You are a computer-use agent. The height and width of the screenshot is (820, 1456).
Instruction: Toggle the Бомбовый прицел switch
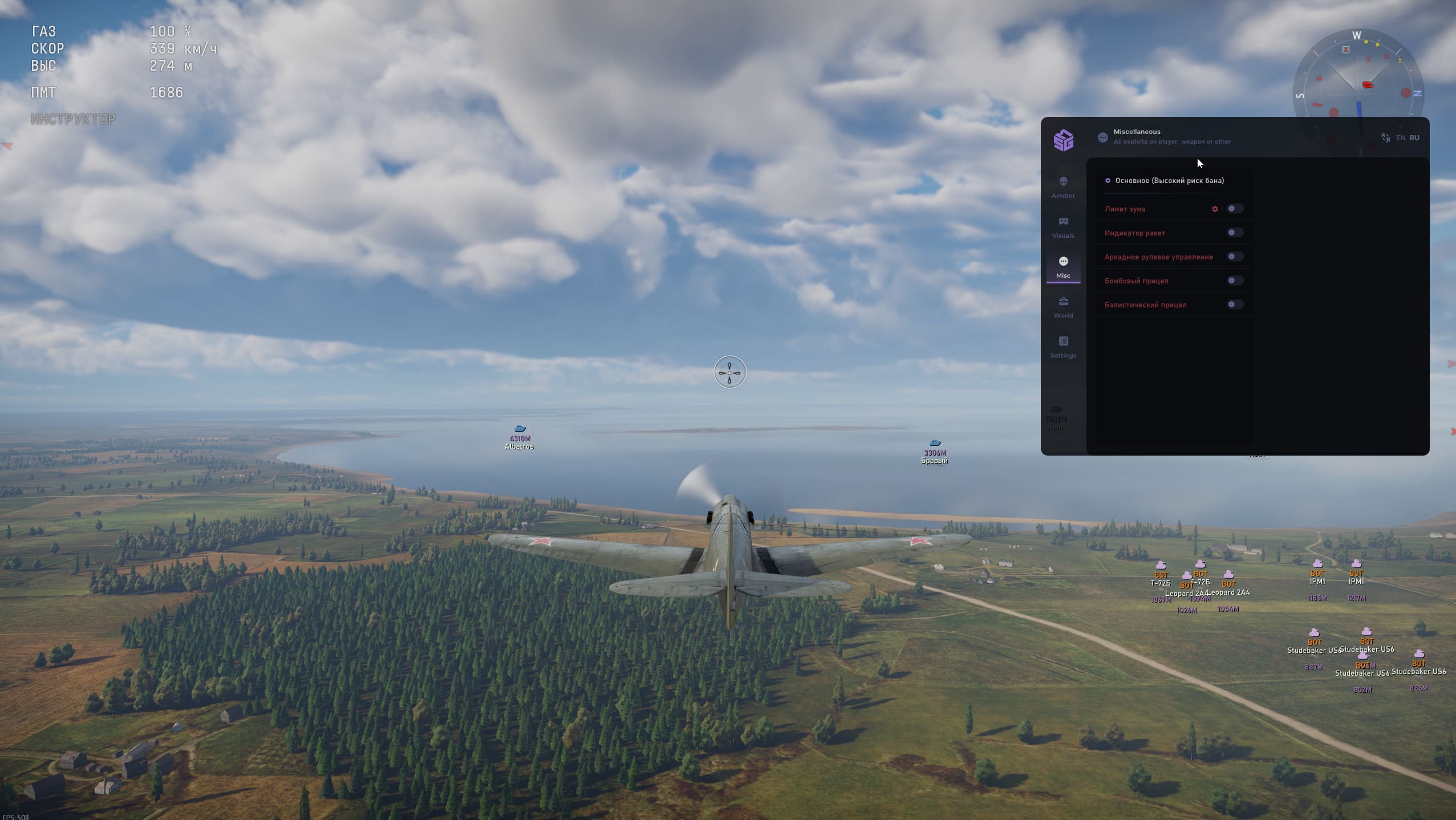(1234, 281)
